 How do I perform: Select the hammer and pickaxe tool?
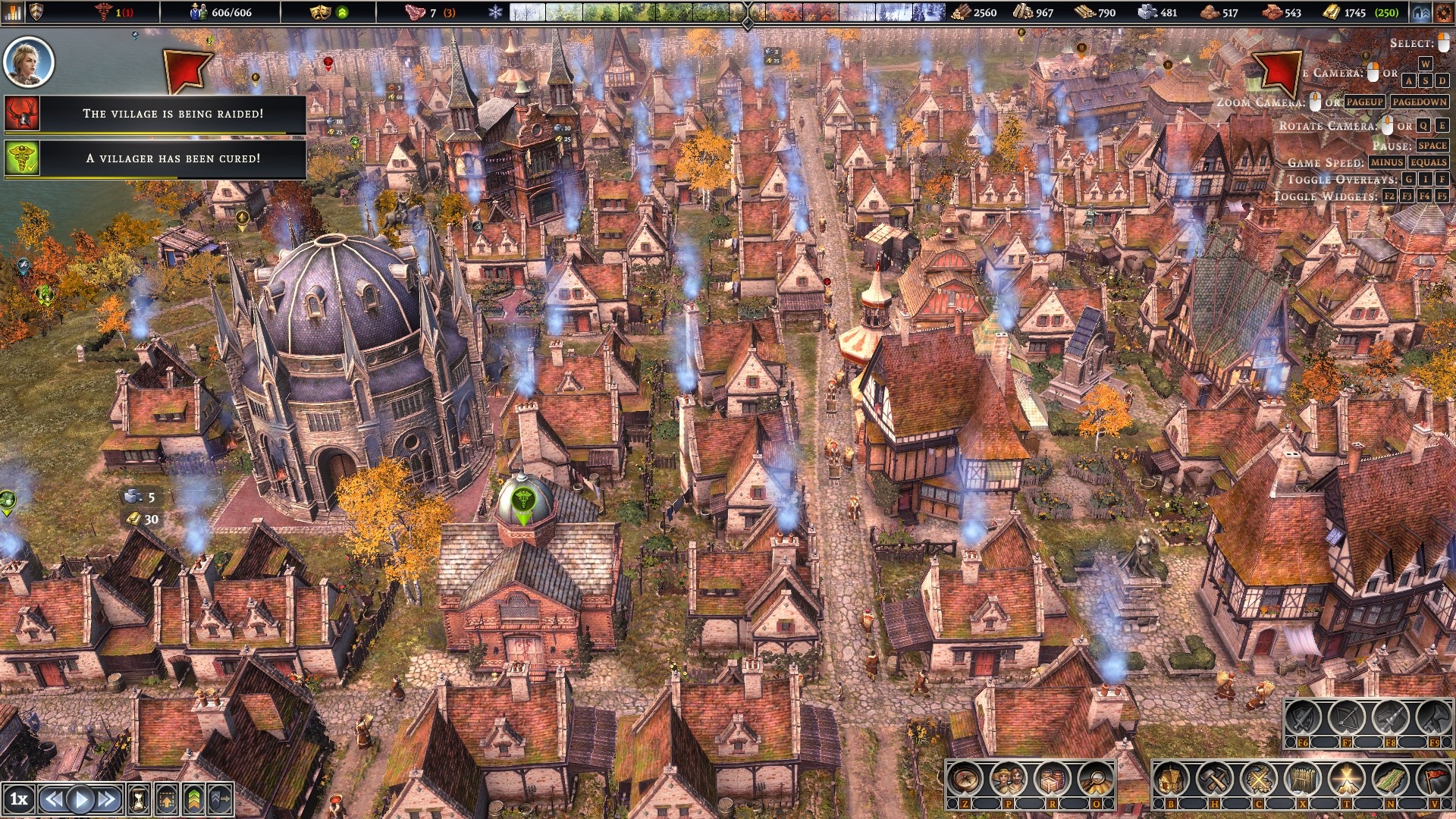[x=1216, y=779]
